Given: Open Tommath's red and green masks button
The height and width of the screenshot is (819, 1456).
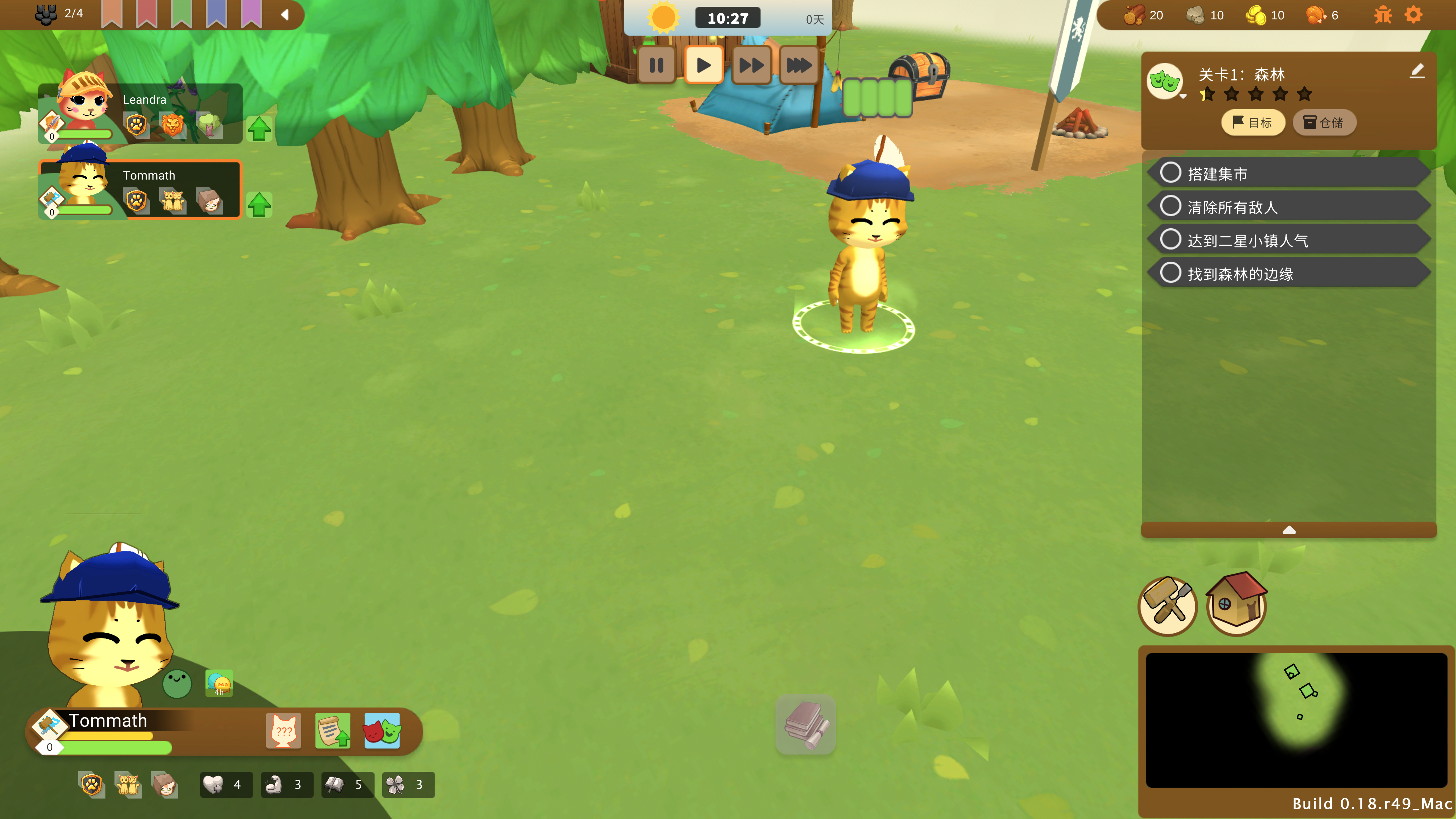Looking at the screenshot, I should point(382,730).
